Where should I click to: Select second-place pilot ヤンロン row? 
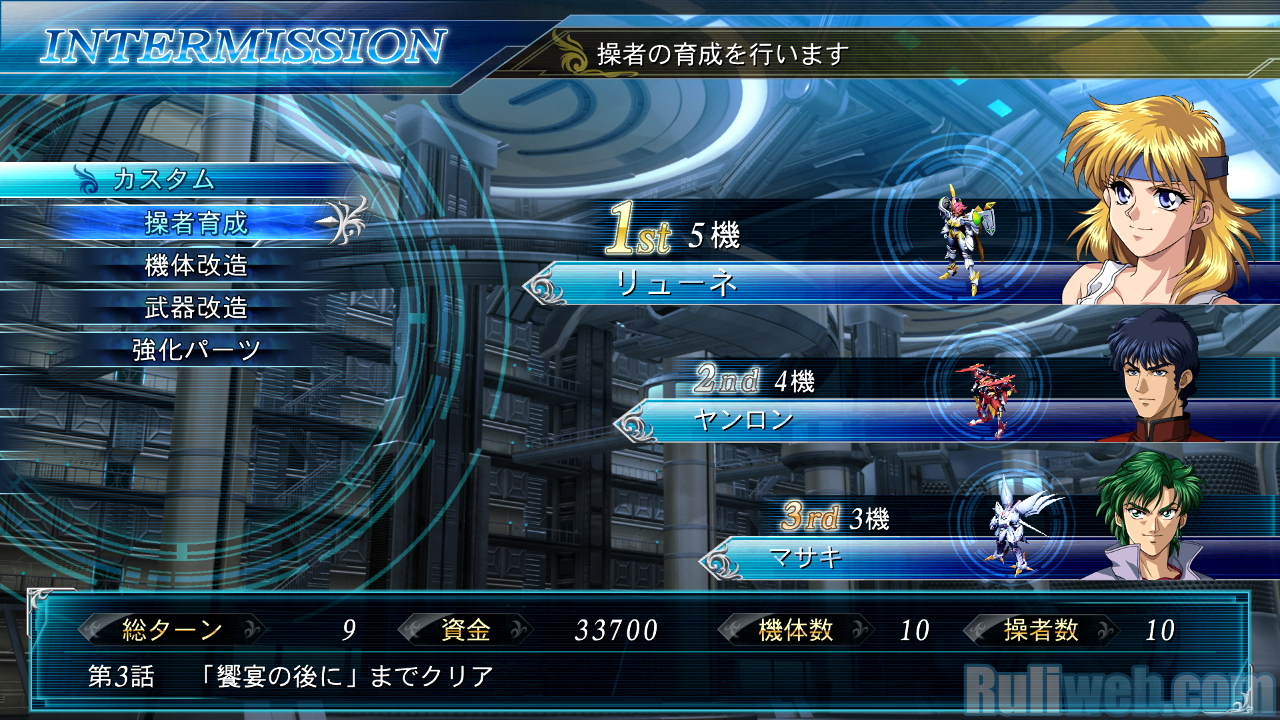point(742,421)
